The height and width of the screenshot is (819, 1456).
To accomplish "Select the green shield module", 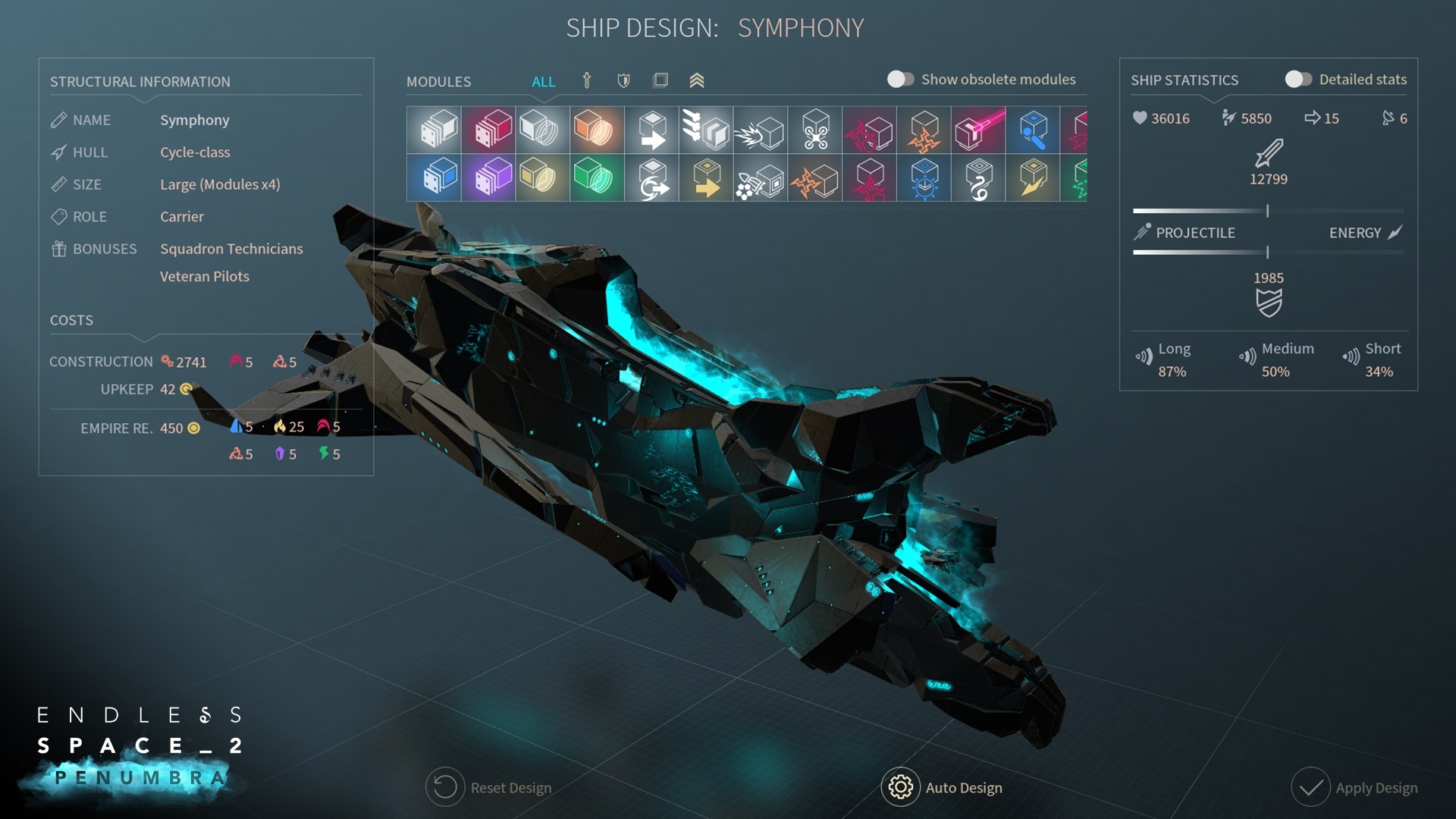I will [x=598, y=177].
